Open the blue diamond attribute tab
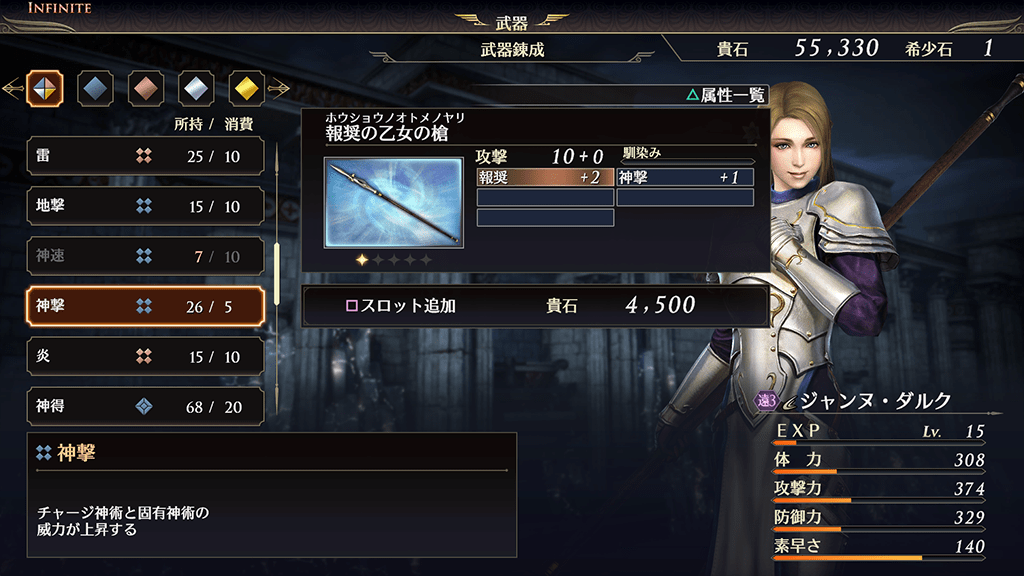1024x576 pixels. point(95,89)
